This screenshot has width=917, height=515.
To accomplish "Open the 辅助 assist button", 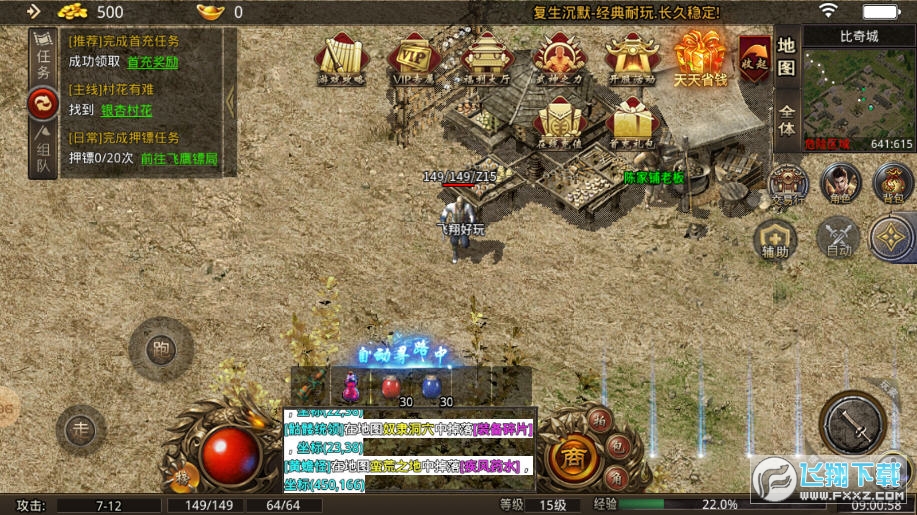I will click(x=775, y=238).
